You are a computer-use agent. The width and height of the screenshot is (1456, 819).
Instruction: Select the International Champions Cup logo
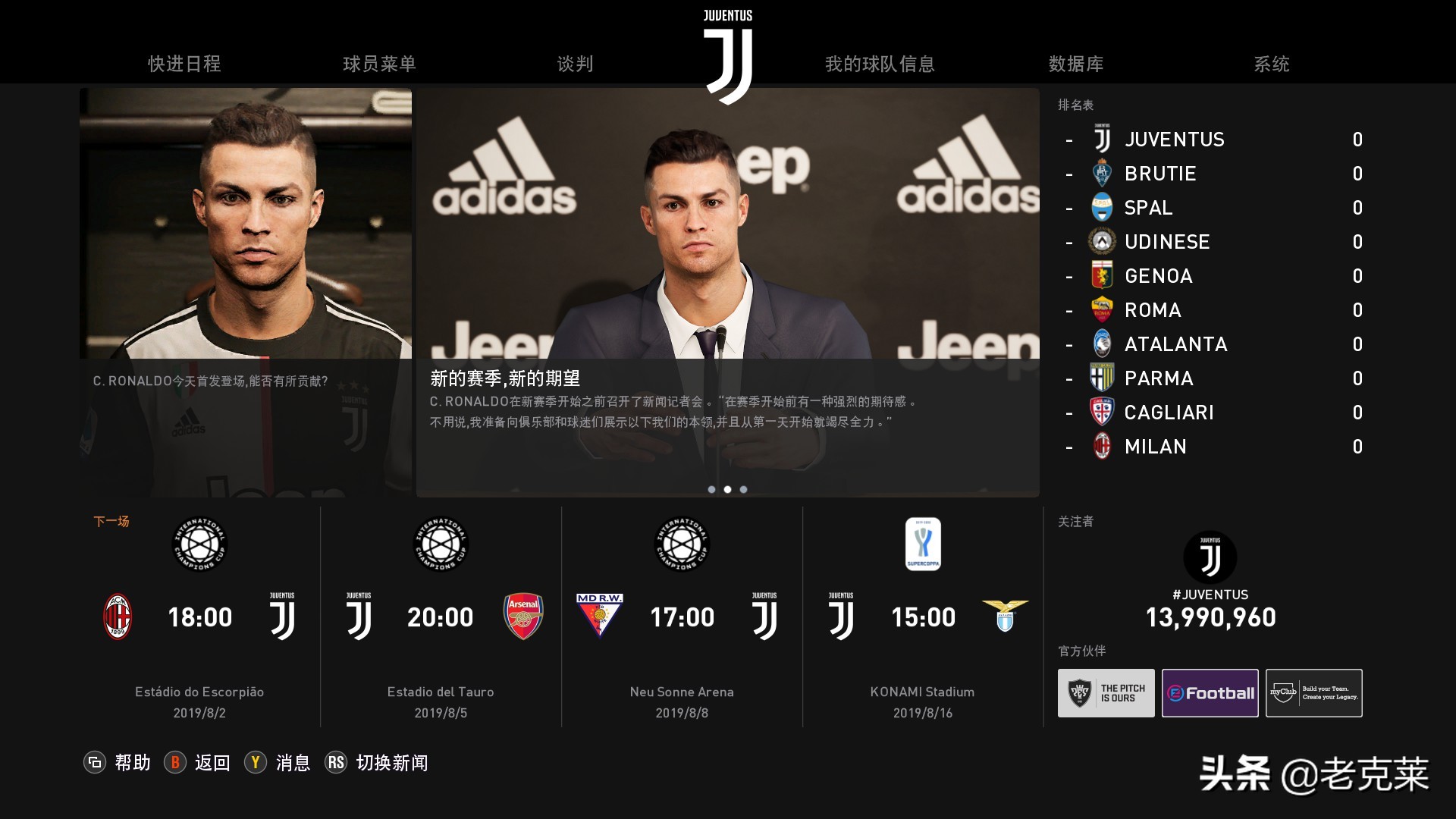click(x=199, y=544)
